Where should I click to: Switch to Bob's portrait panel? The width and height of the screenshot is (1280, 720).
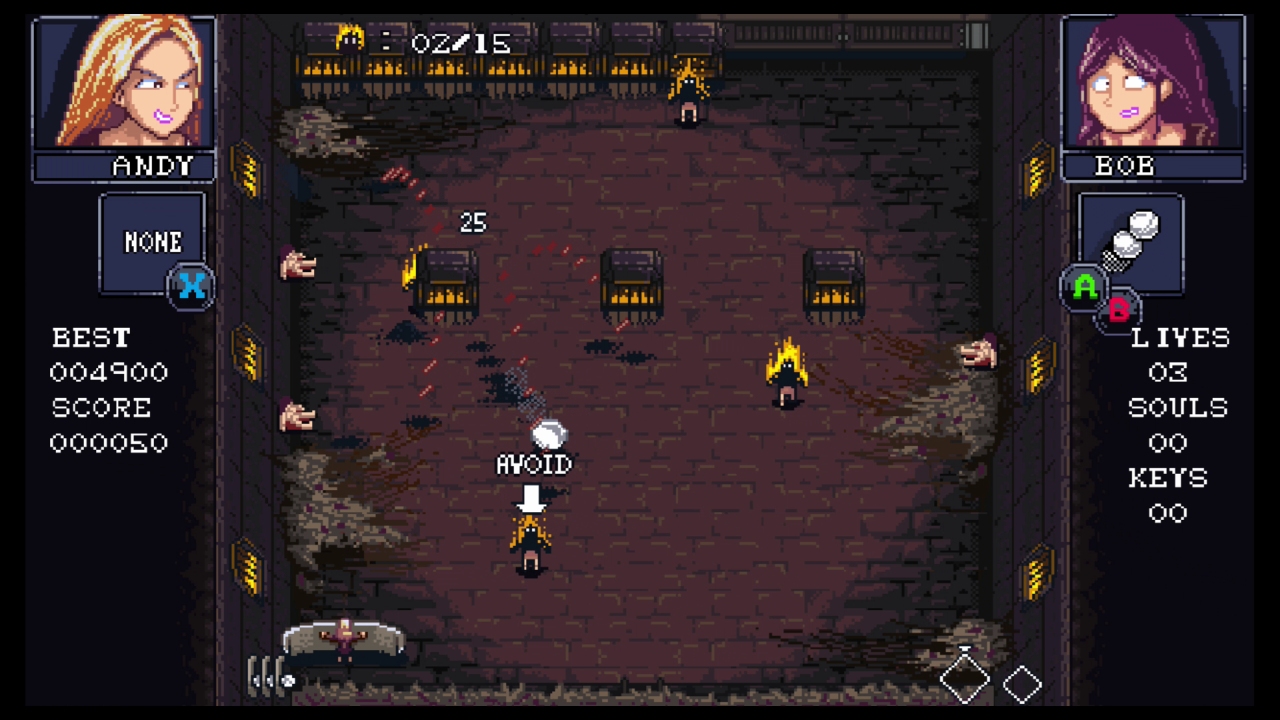(x=1155, y=90)
